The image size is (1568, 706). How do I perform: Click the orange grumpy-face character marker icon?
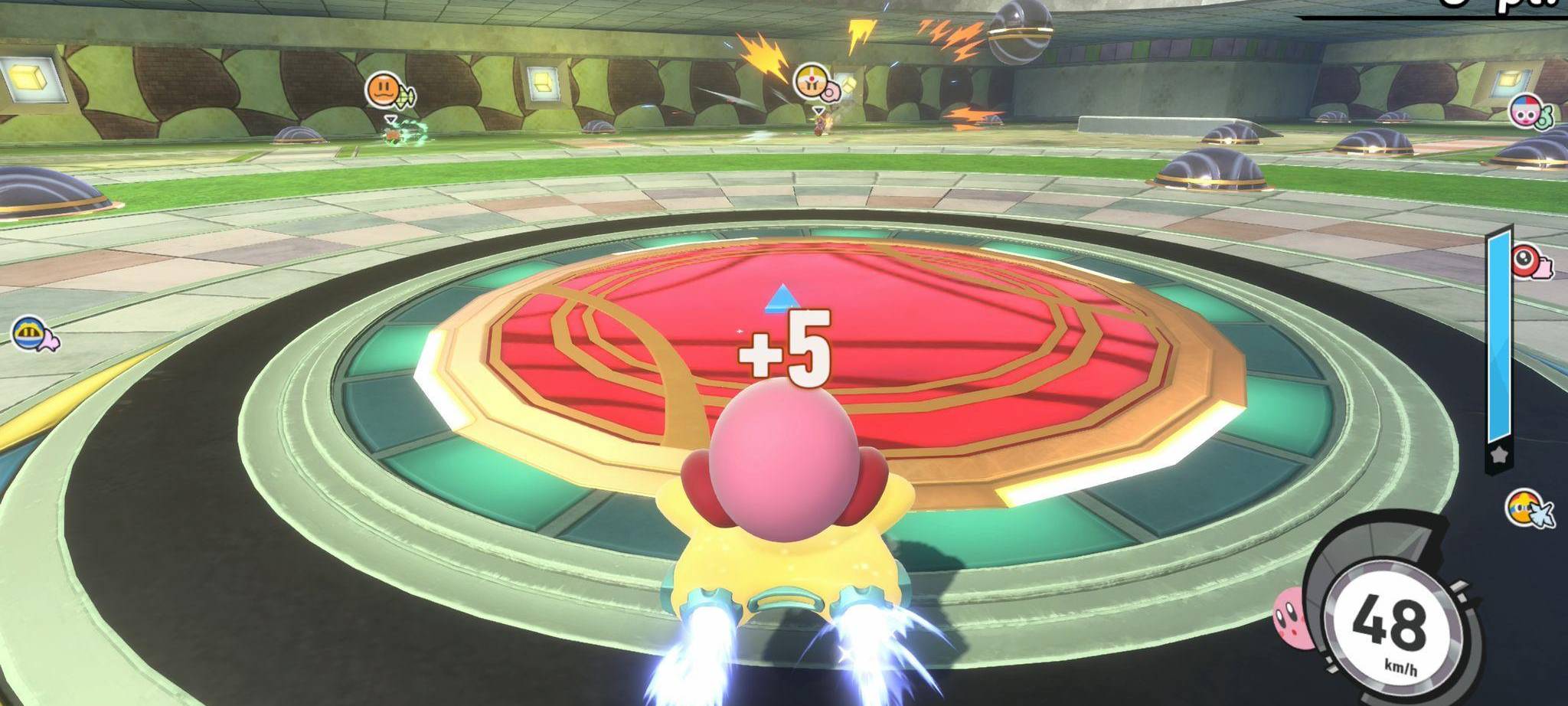point(383,90)
